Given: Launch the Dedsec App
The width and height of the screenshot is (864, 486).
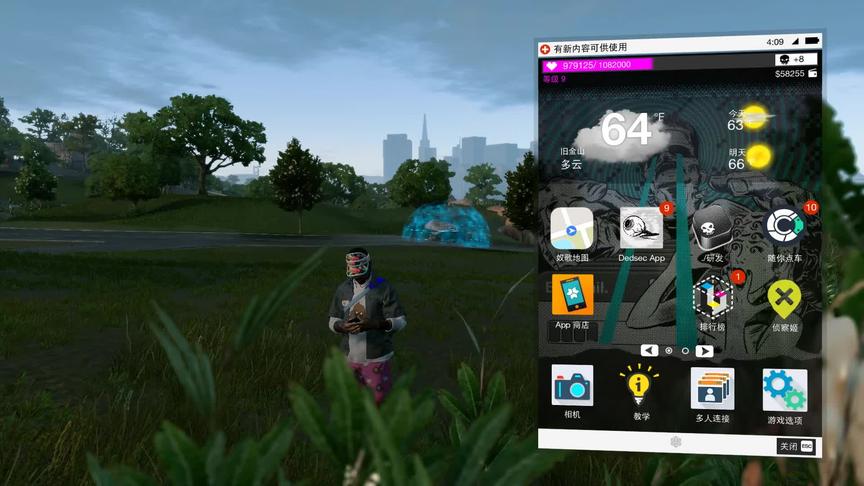Looking at the screenshot, I should point(641,229).
